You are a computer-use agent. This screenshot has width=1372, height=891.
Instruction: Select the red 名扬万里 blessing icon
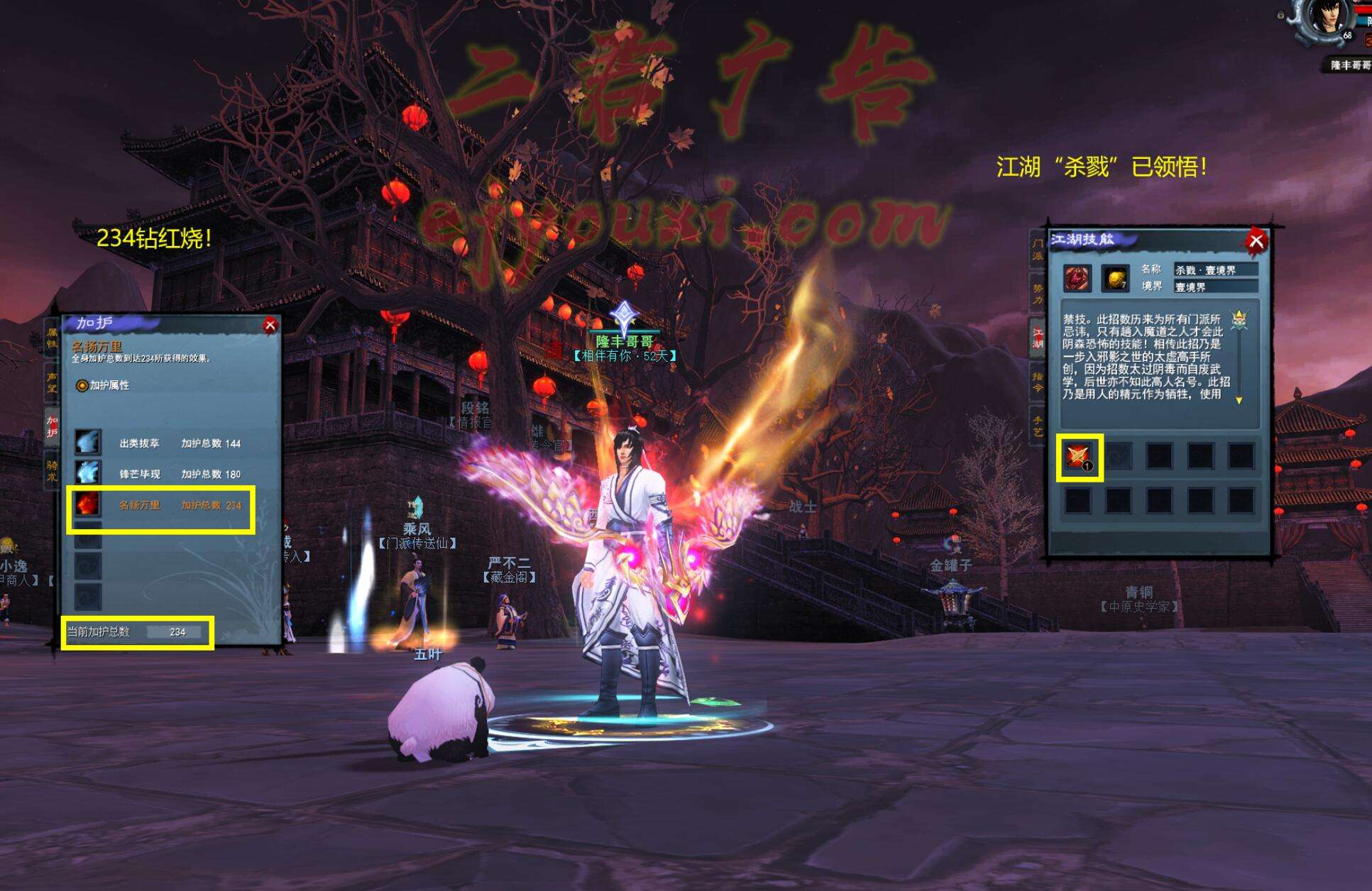(88, 504)
